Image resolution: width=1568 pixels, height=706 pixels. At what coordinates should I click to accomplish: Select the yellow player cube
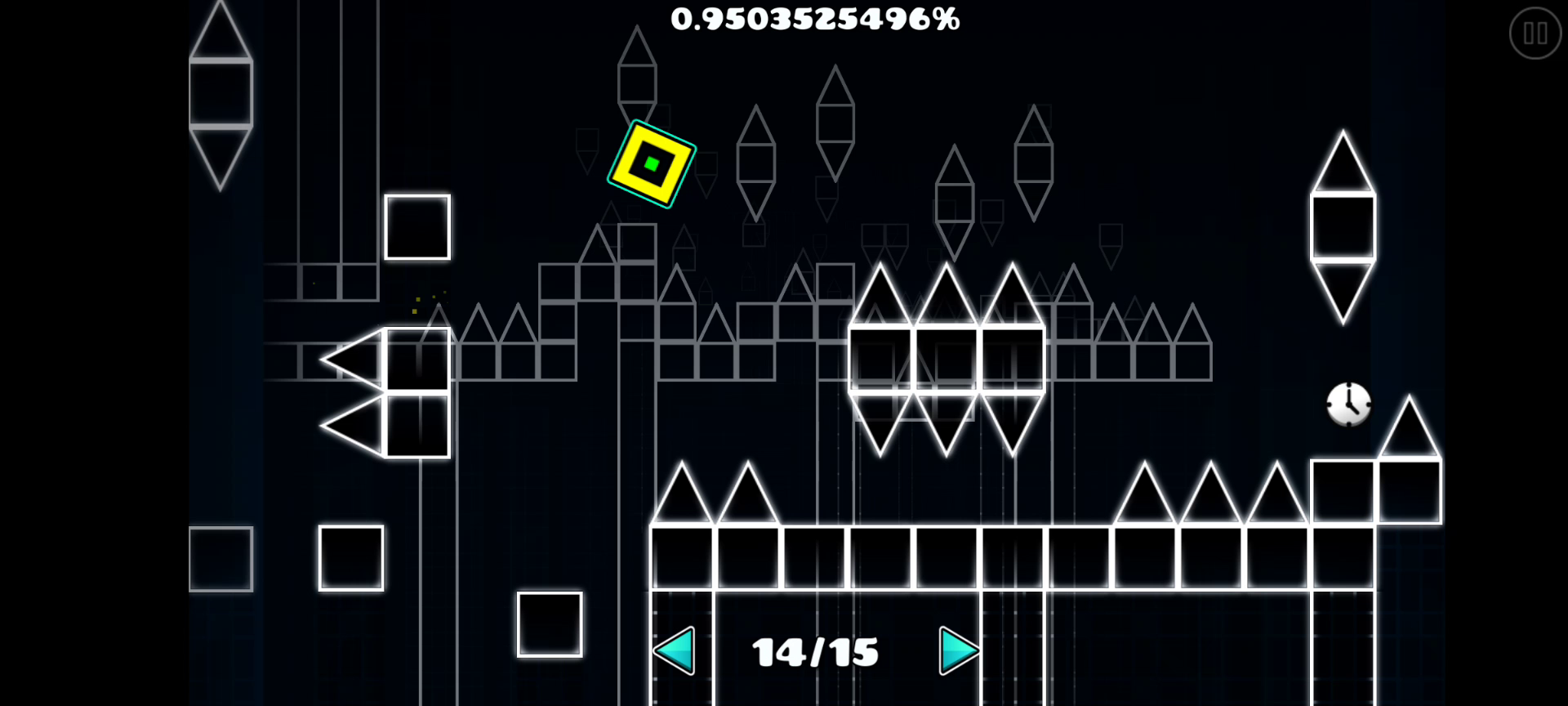(x=652, y=162)
